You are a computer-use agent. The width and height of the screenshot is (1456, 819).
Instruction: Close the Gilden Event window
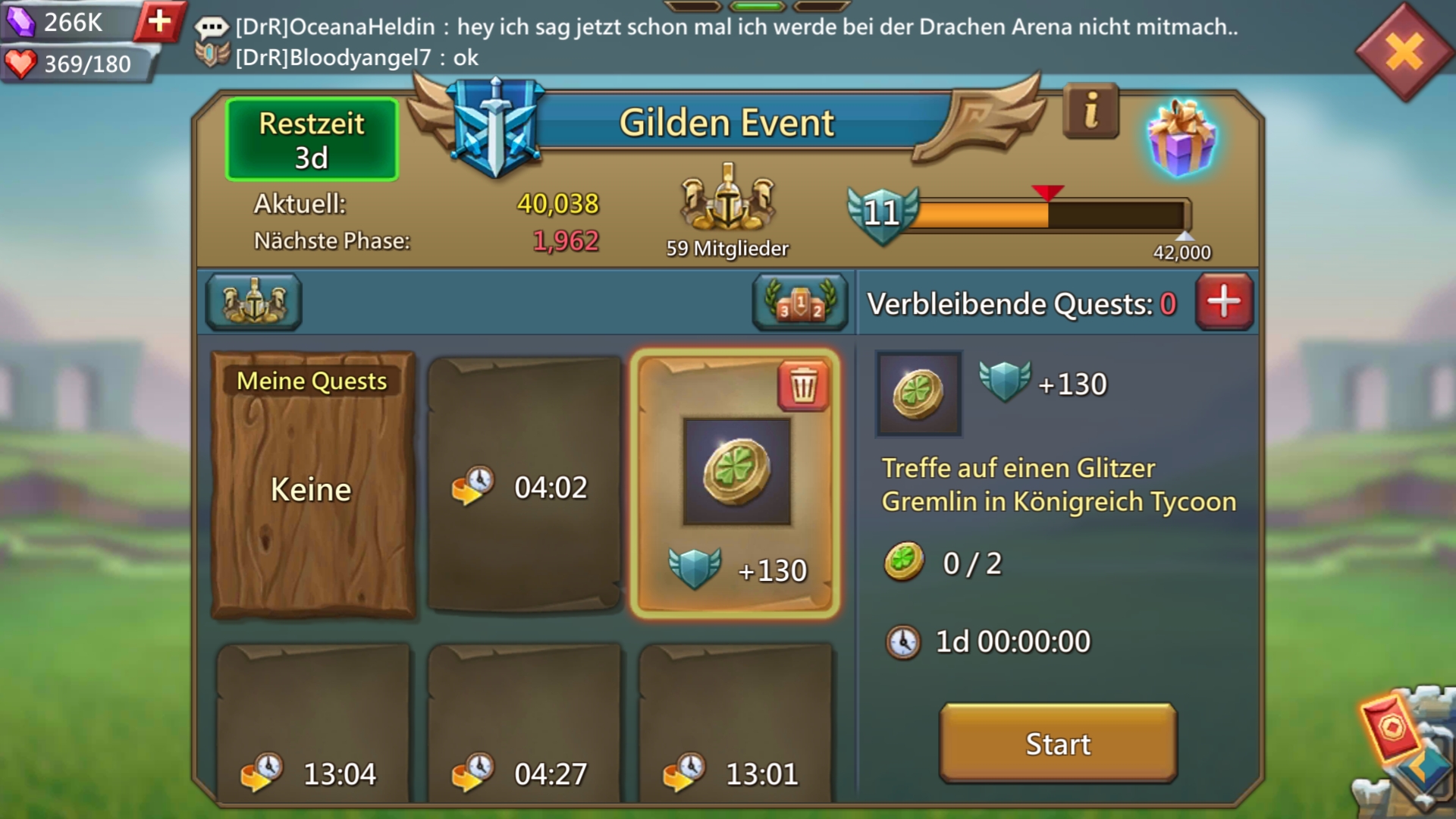coord(1404,52)
